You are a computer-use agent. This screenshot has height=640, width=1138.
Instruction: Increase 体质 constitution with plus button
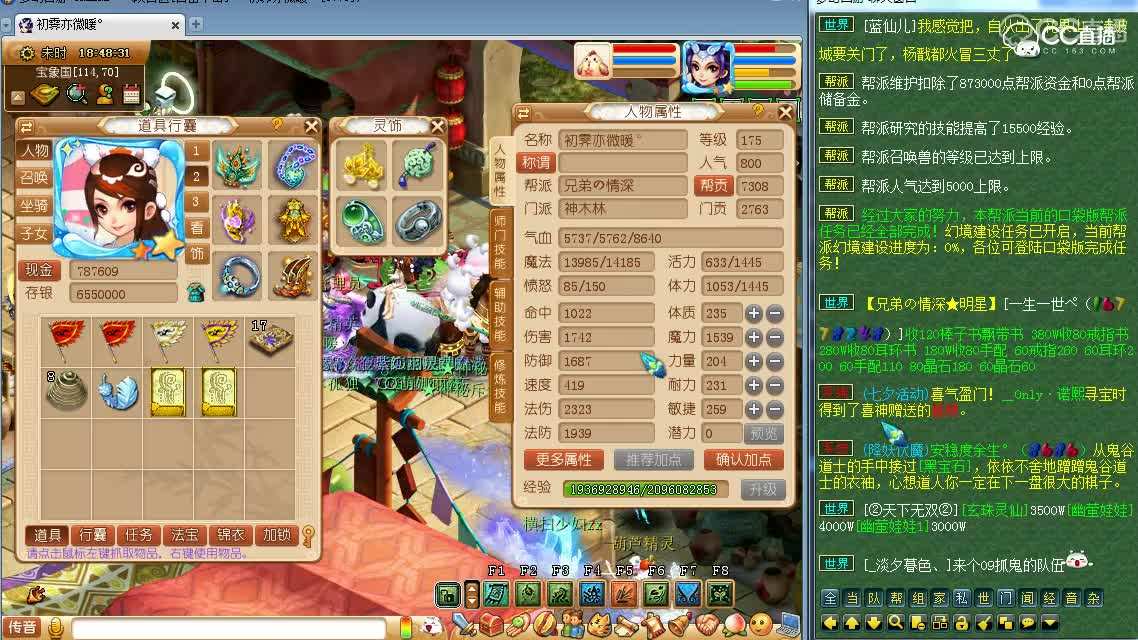pos(754,313)
